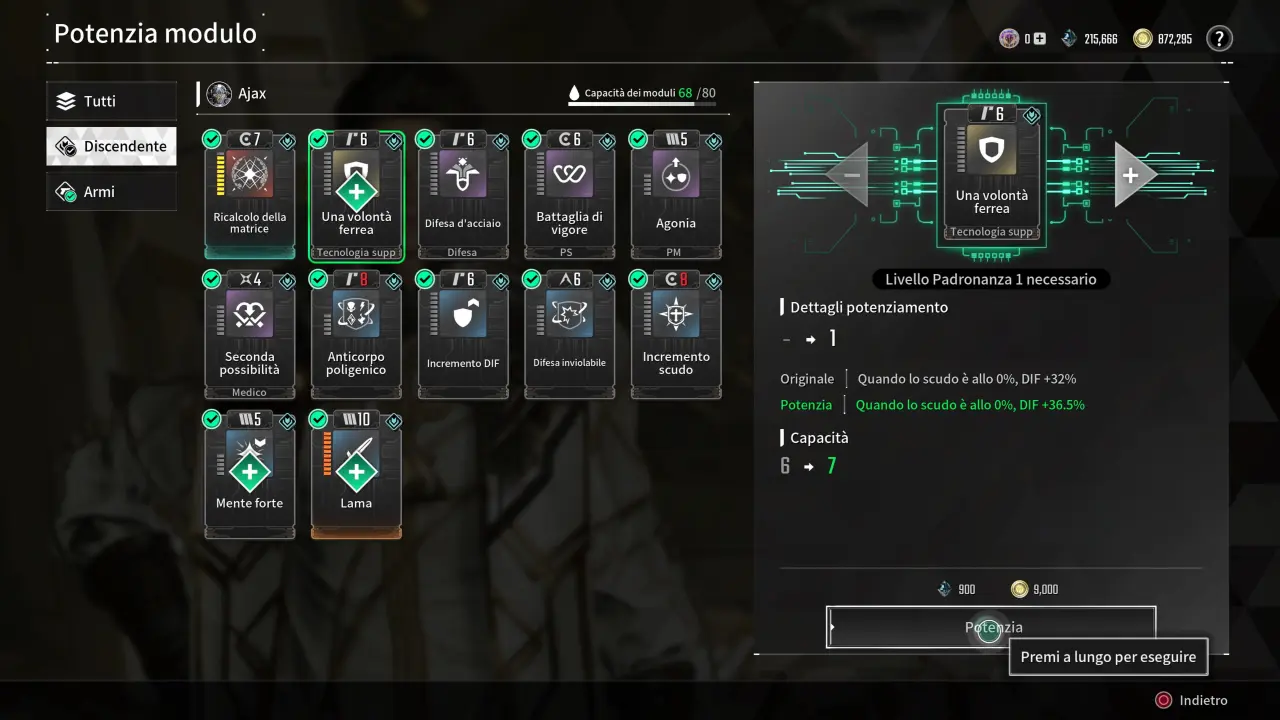This screenshot has width=1280, height=720.
Task: Choose the Seconda possibilità module
Action: pyautogui.click(x=250, y=335)
